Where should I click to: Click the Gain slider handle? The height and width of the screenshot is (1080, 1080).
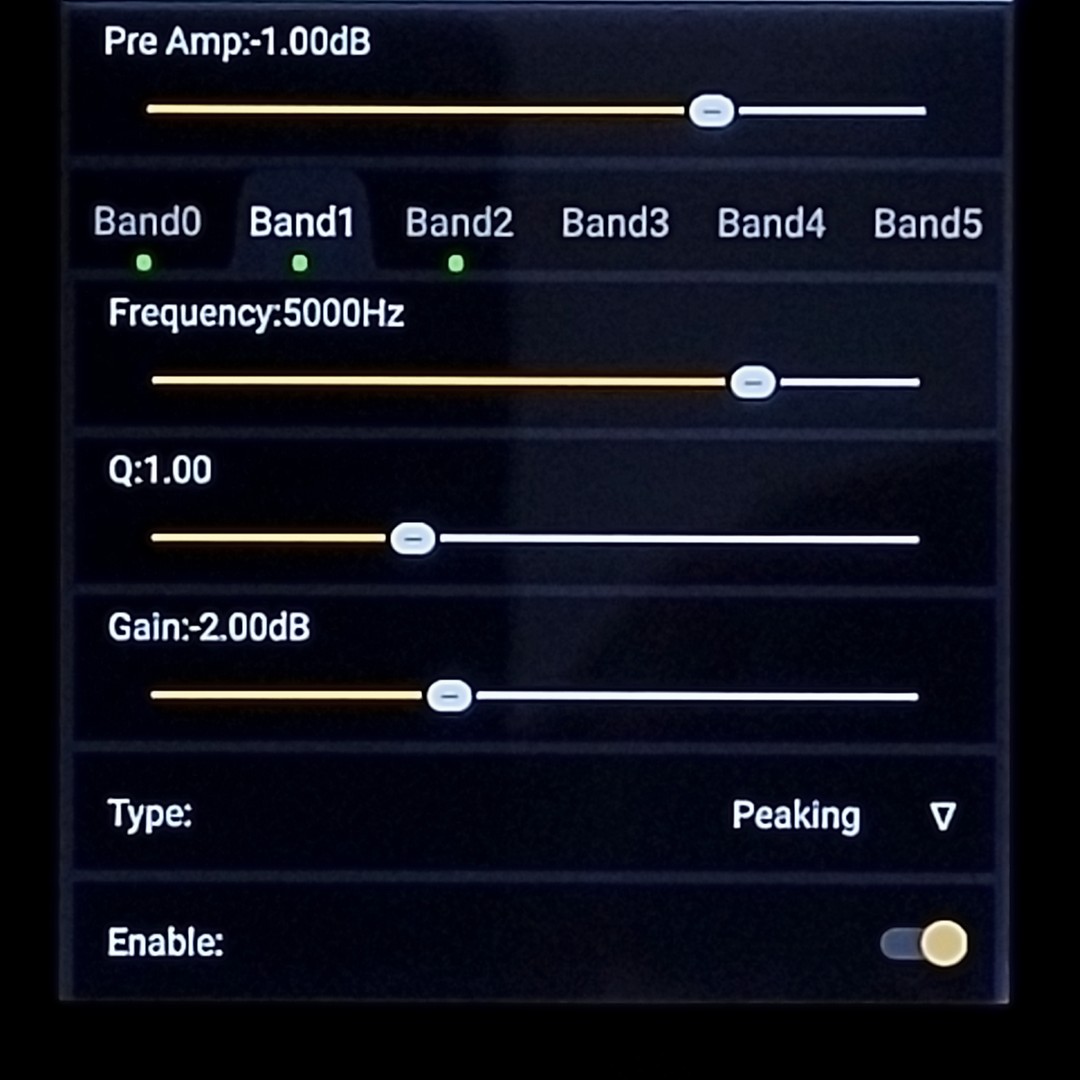coord(449,696)
